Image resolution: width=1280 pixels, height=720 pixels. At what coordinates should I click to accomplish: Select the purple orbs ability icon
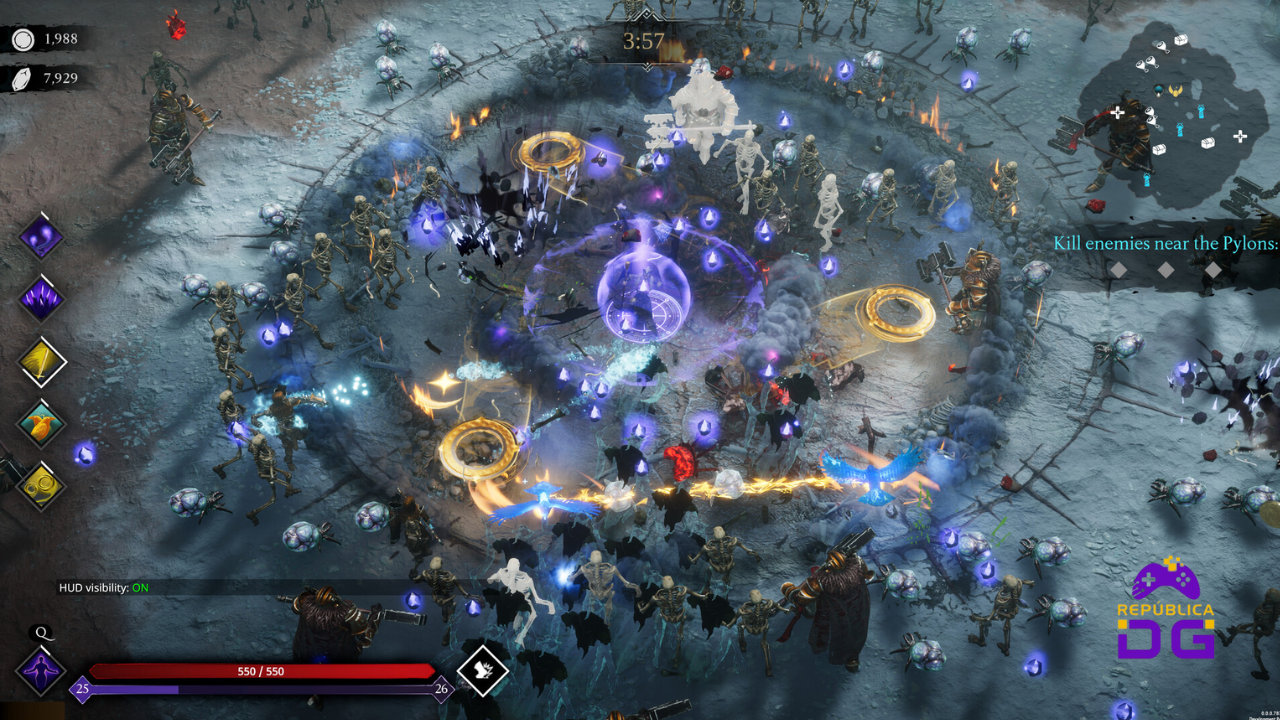click(42, 237)
